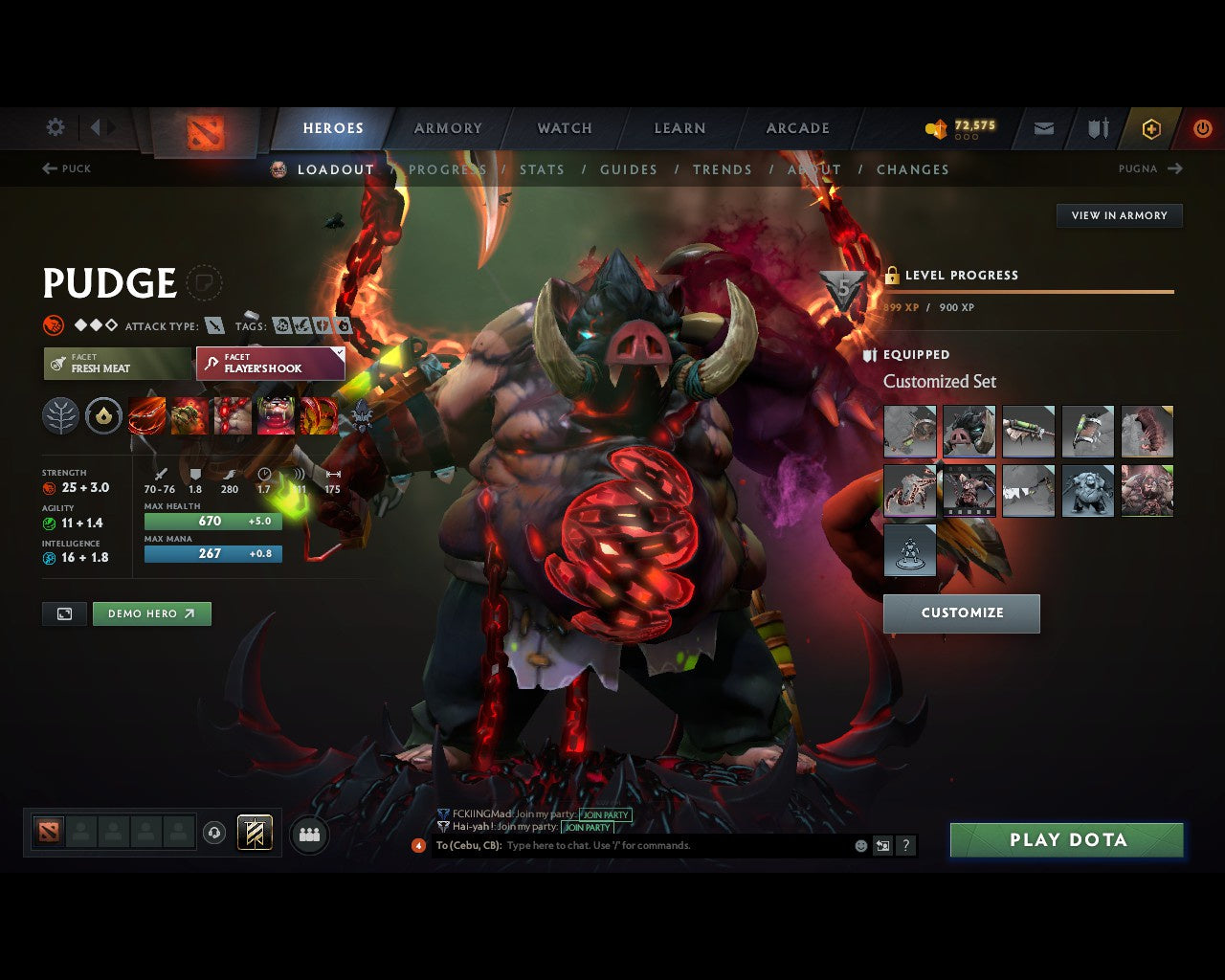Select the Fresh Meat facet

click(x=117, y=364)
